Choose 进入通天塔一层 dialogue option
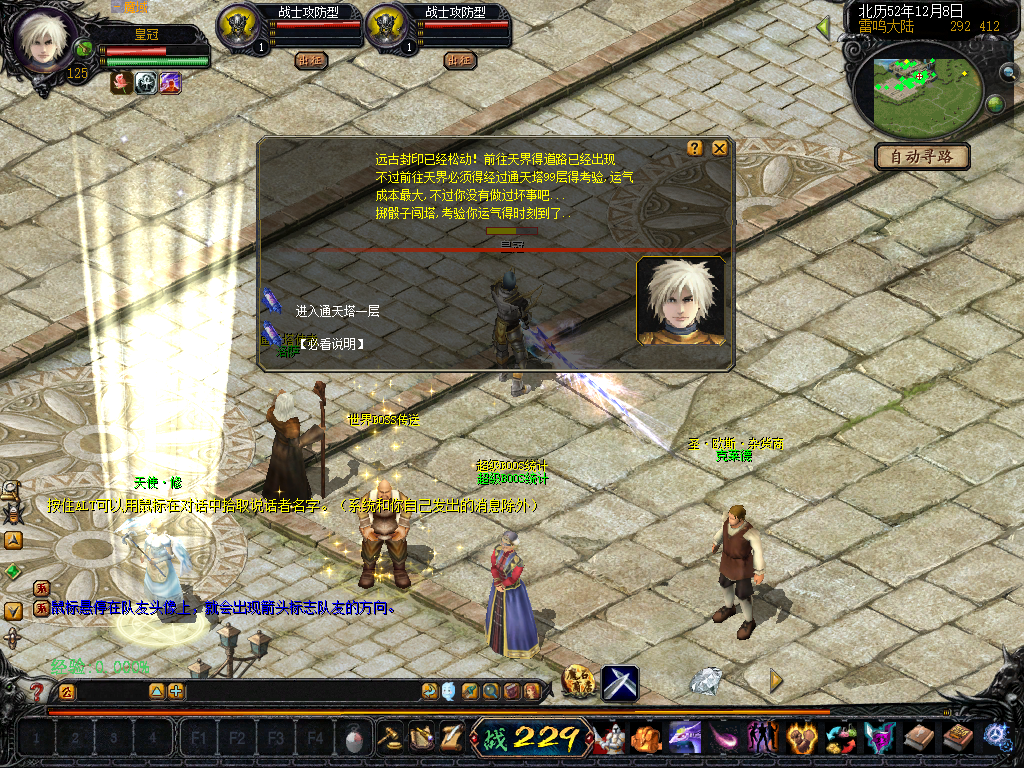This screenshot has height=768, width=1024. pyautogui.click(x=337, y=311)
